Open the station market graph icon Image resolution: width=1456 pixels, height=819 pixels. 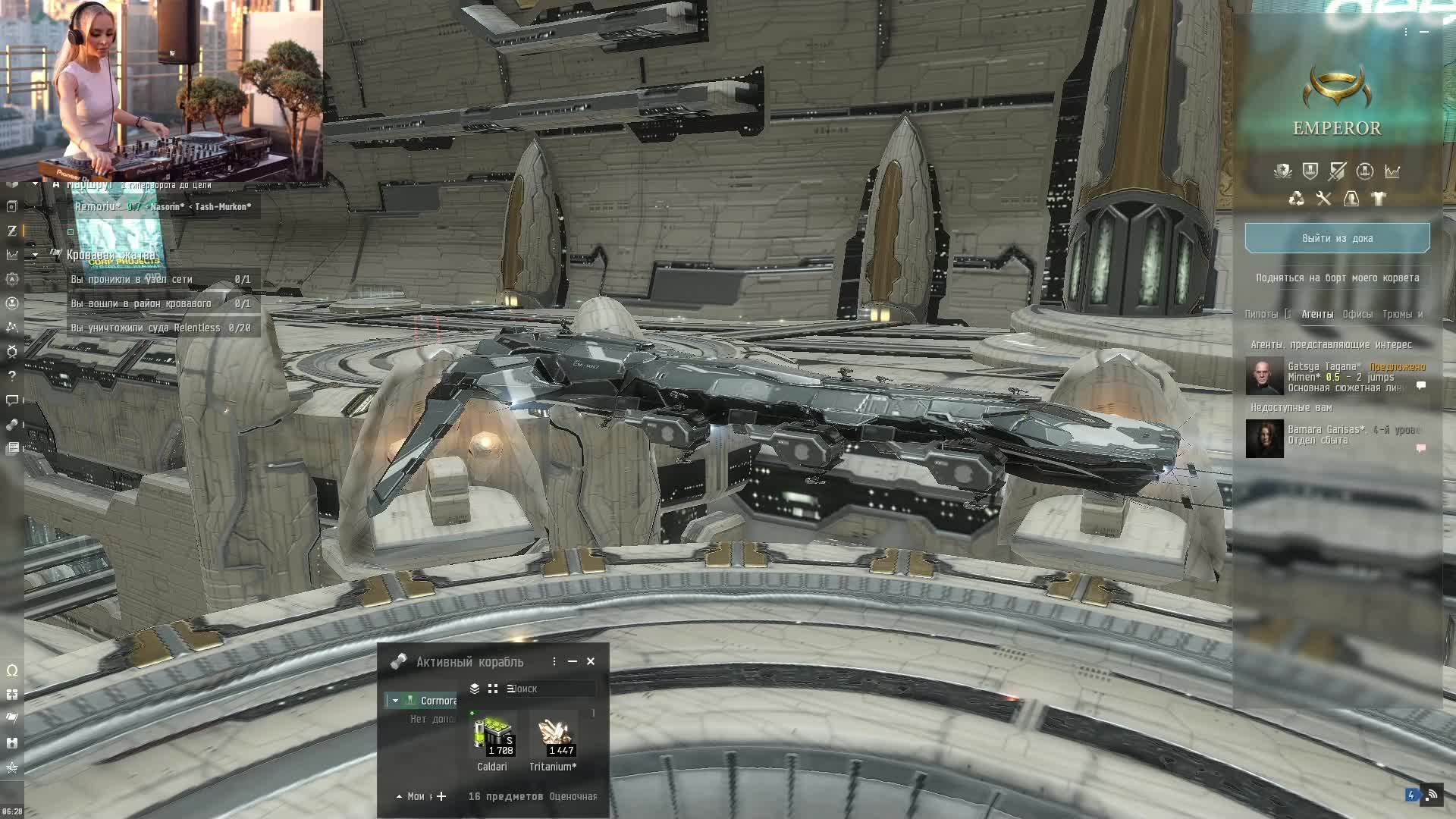[x=1392, y=171]
